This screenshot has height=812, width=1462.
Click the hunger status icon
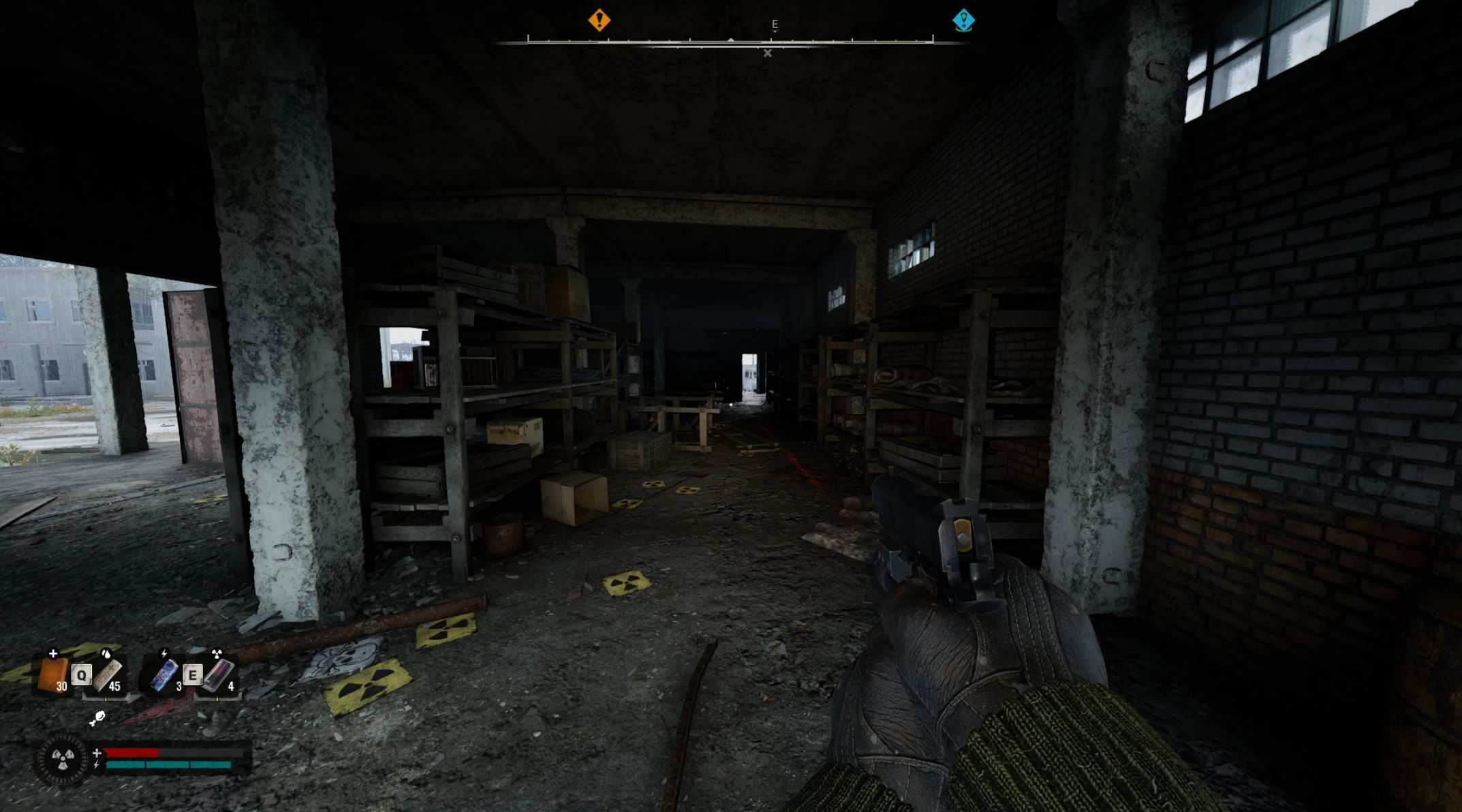97,717
